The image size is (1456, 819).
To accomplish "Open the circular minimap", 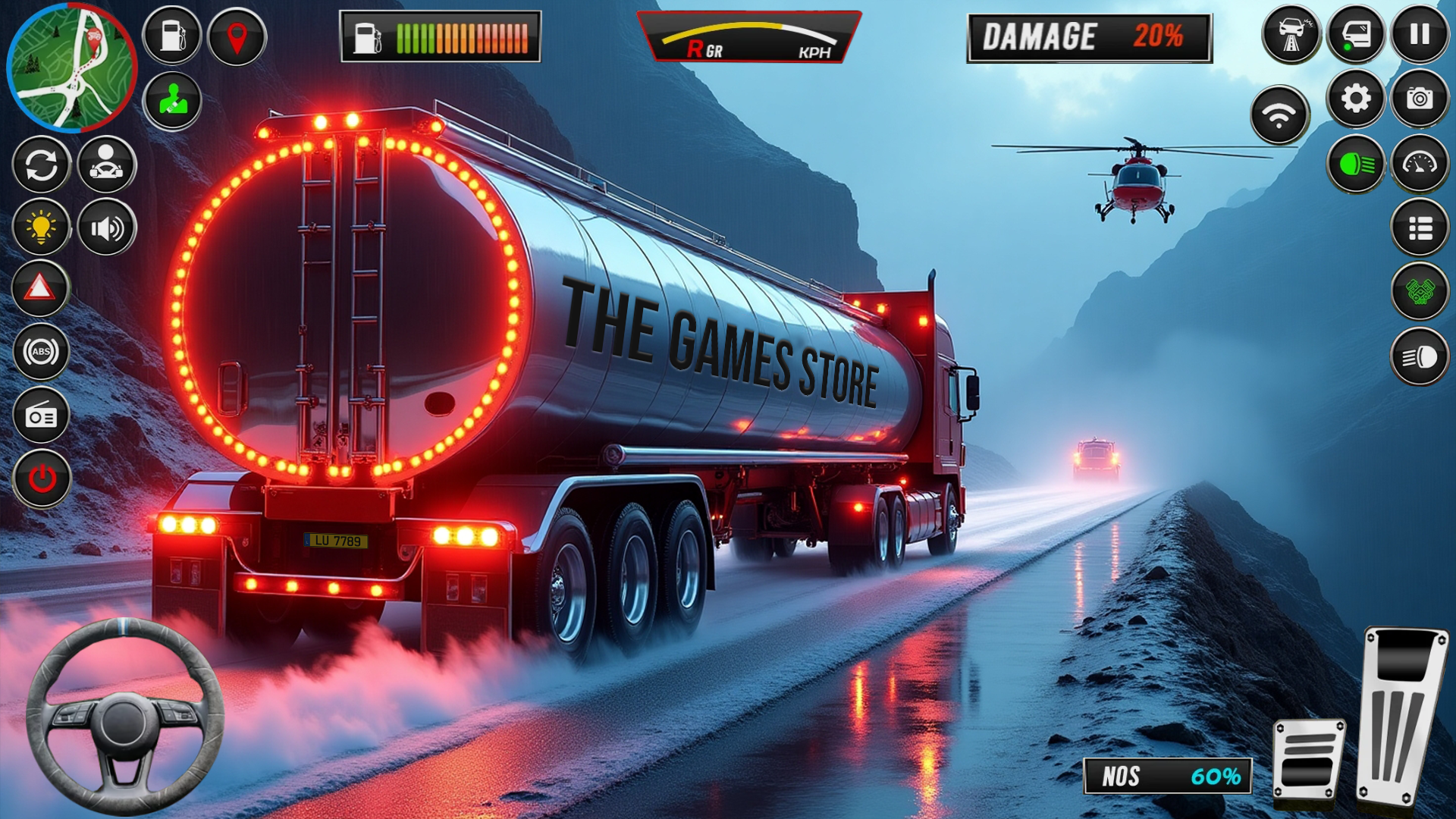I will coord(71,67).
